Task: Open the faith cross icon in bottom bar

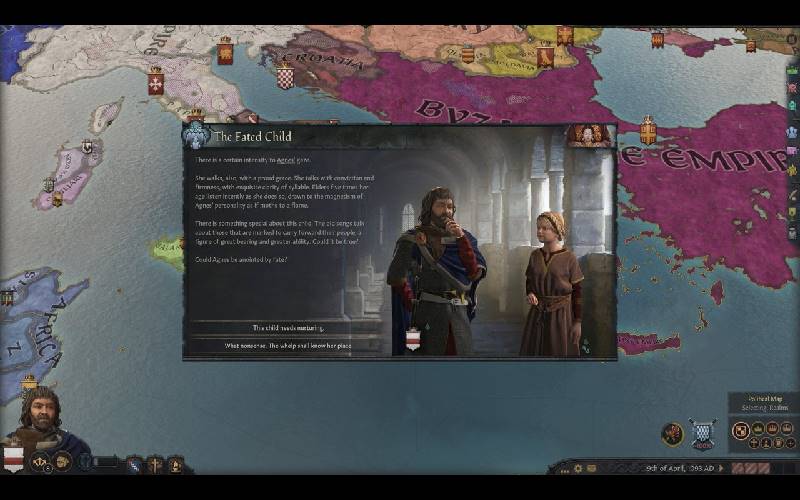Action: [155, 464]
